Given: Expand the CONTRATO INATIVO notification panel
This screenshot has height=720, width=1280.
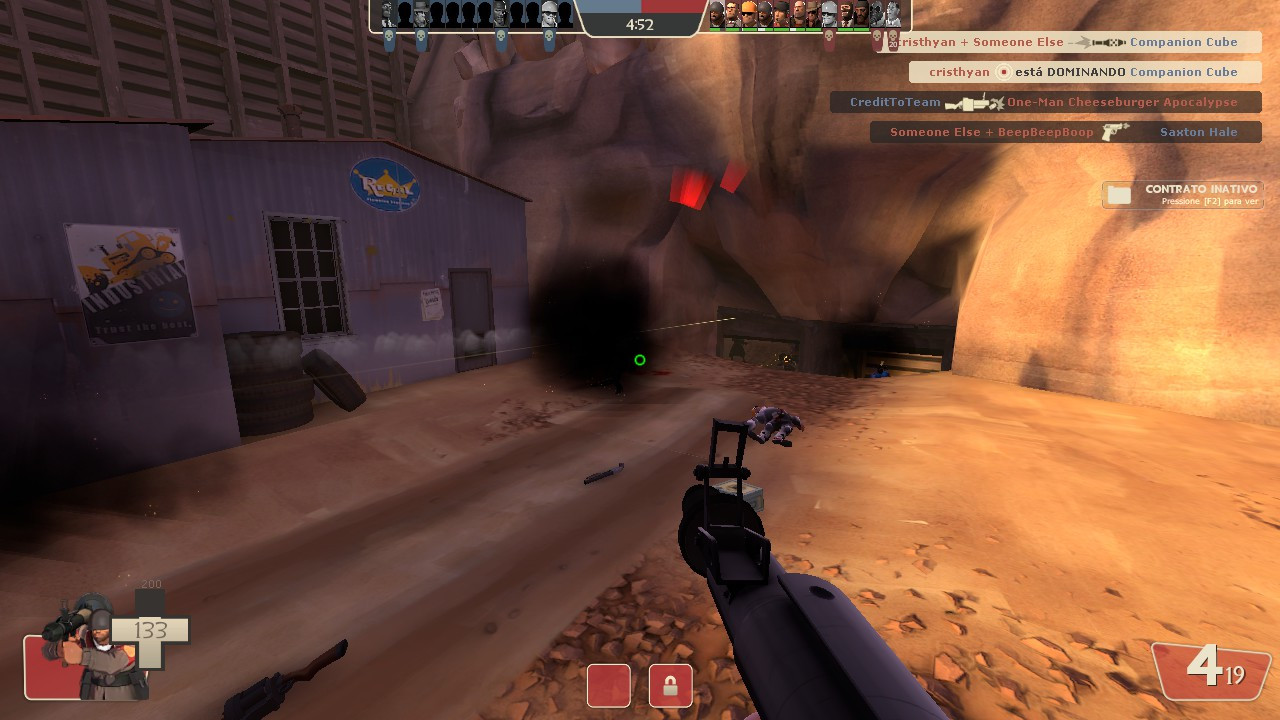Looking at the screenshot, I should [x=1183, y=194].
